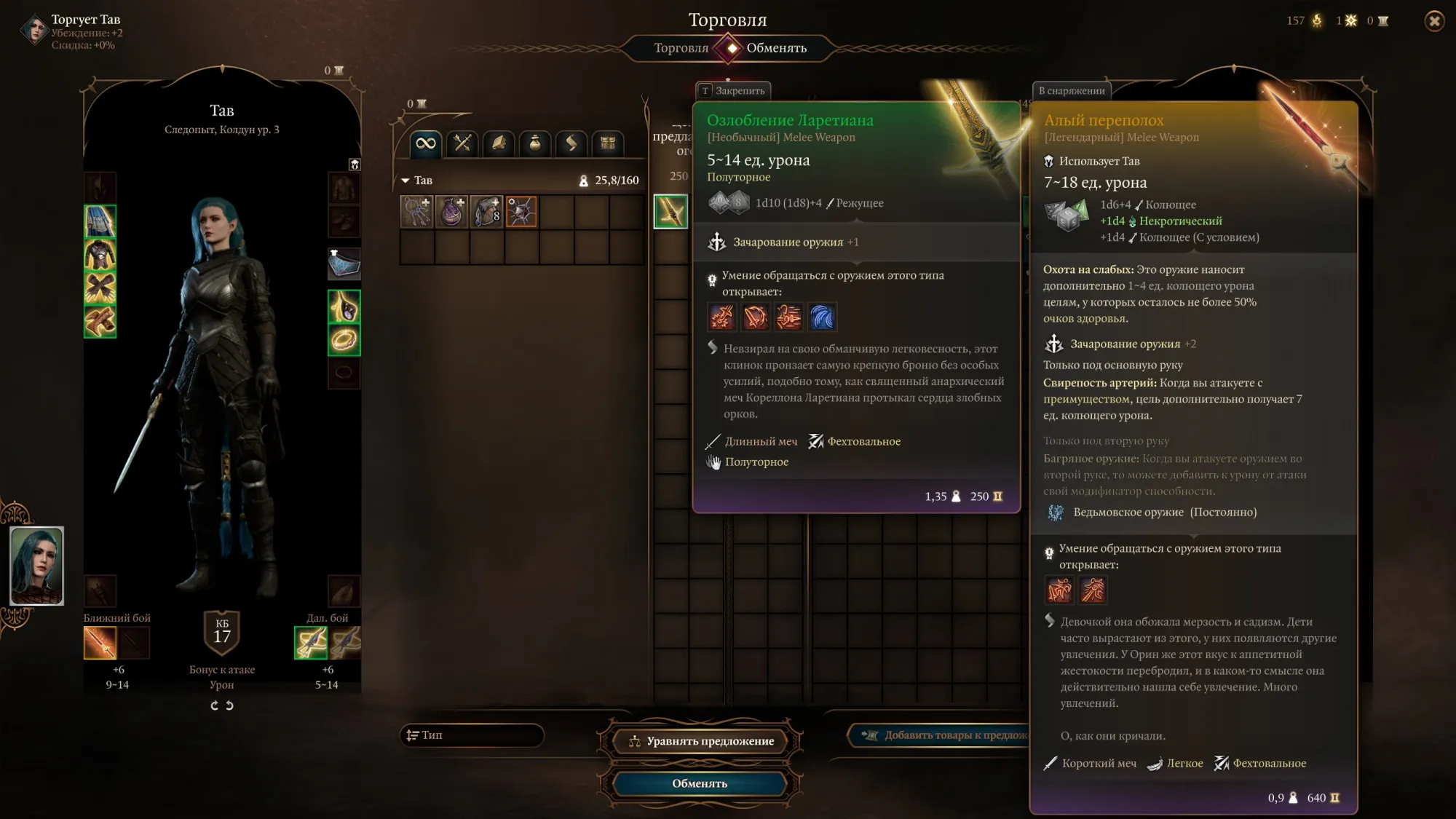Viewport: 1456px width, 819px height.
Task: Open the chest containers filter tab
Action: click(x=608, y=143)
